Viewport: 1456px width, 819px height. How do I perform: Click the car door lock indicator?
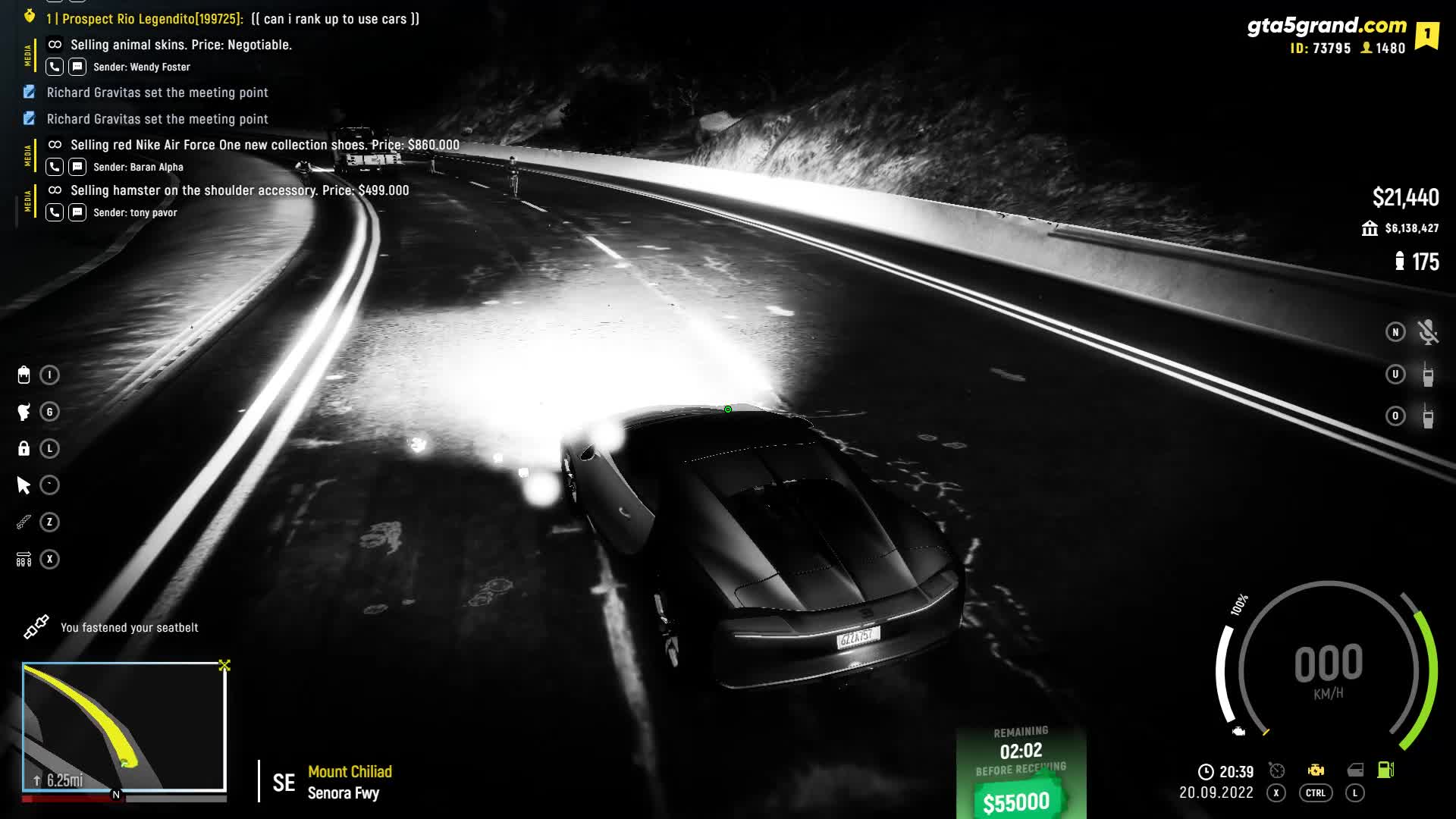pos(1355,770)
